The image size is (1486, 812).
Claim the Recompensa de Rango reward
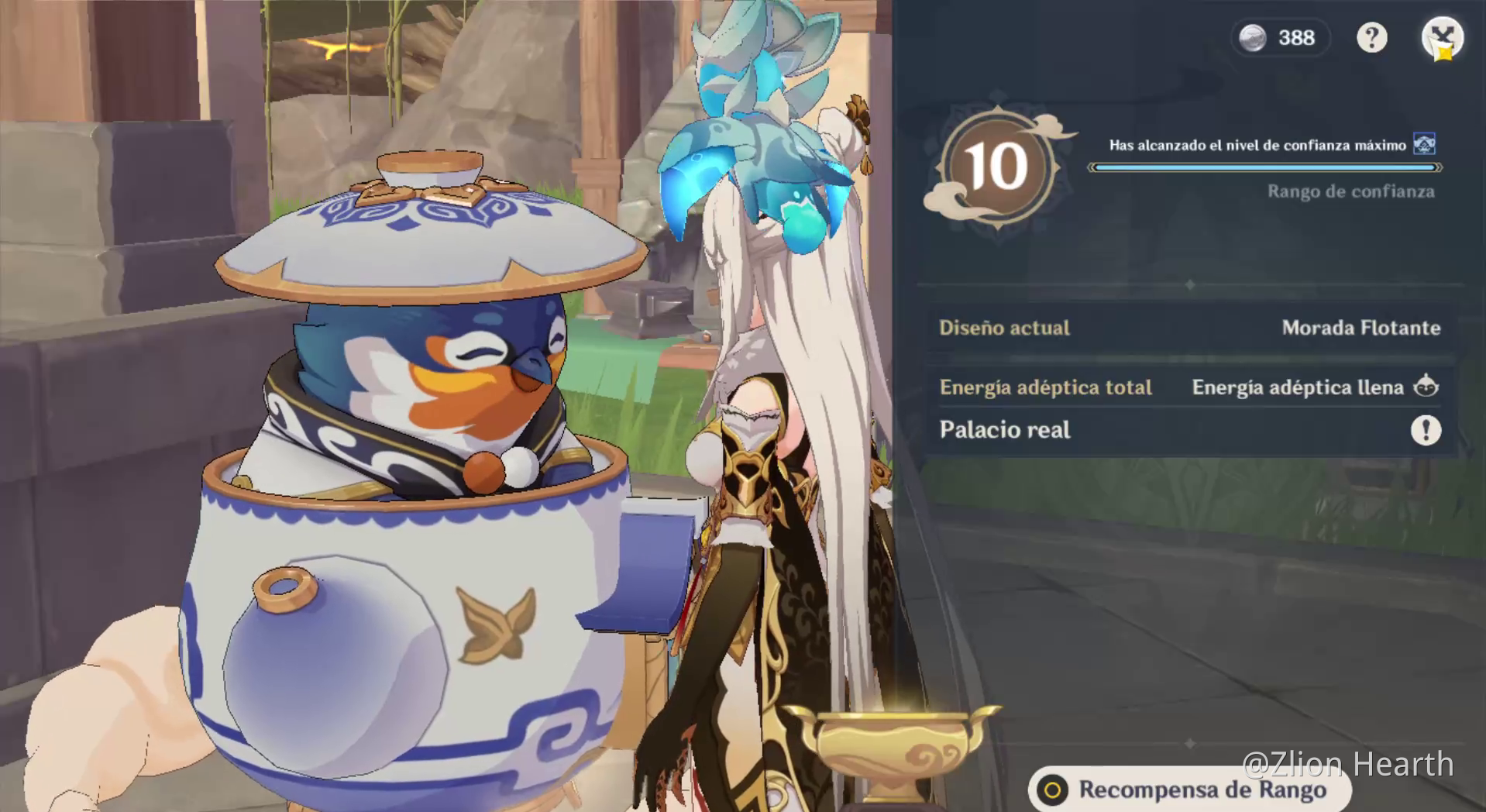click(x=1189, y=790)
